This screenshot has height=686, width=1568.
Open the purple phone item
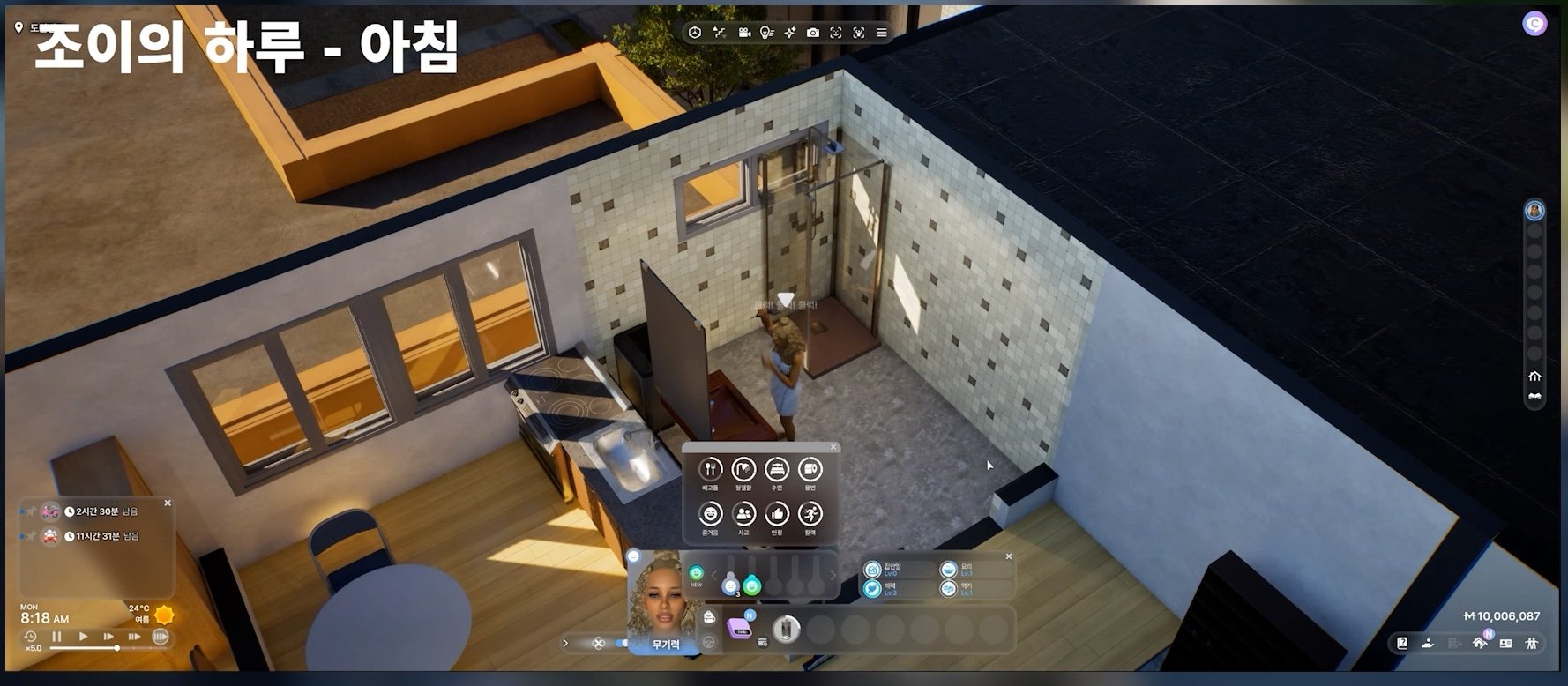tap(739, 629)
